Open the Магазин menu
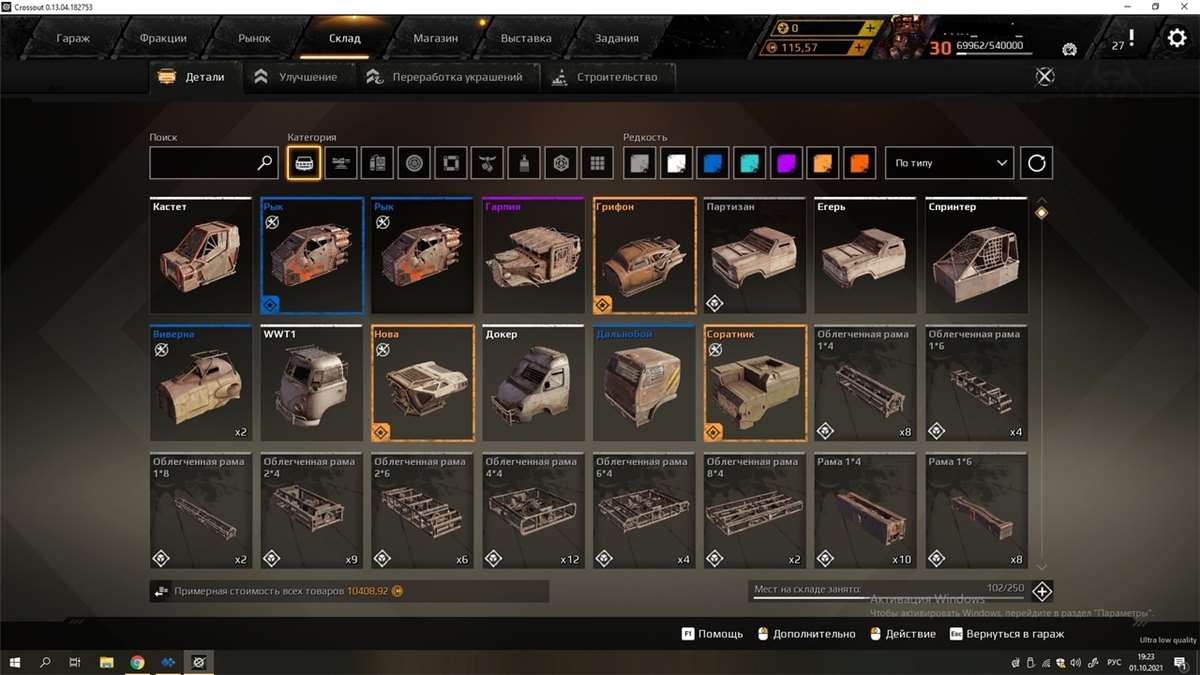This screenshot has height=675, width=1200. pos(435,39)
